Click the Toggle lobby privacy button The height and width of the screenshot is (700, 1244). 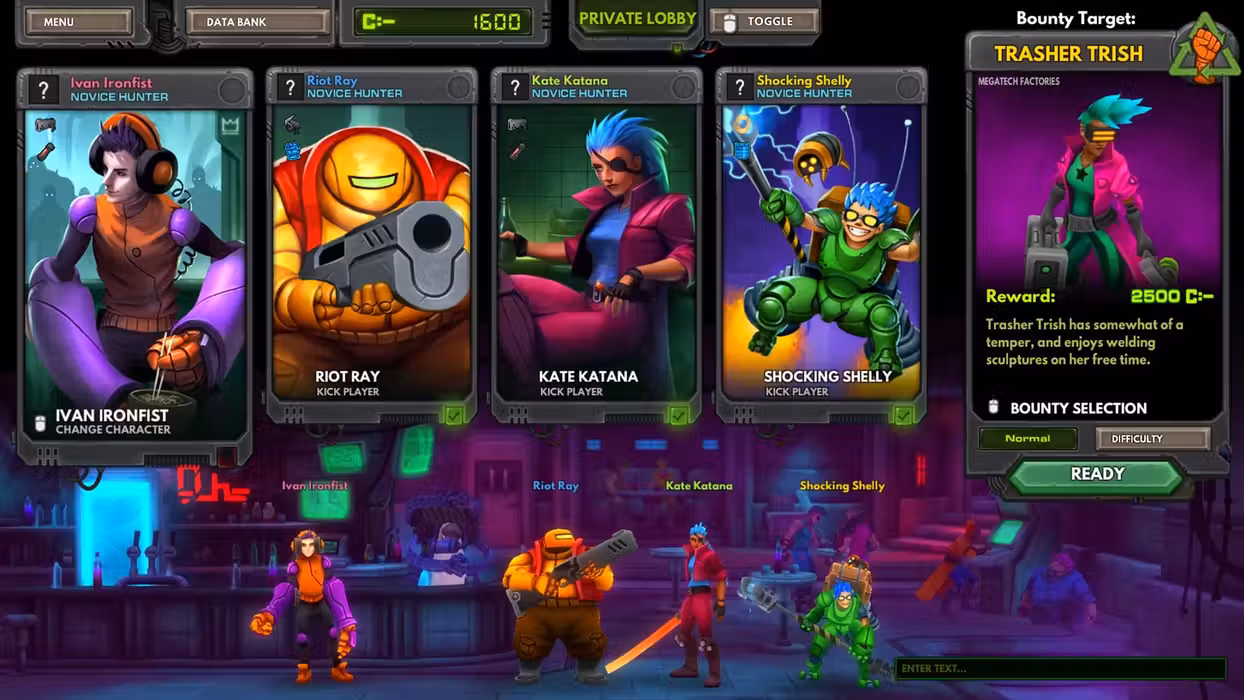tap(763, 21)
